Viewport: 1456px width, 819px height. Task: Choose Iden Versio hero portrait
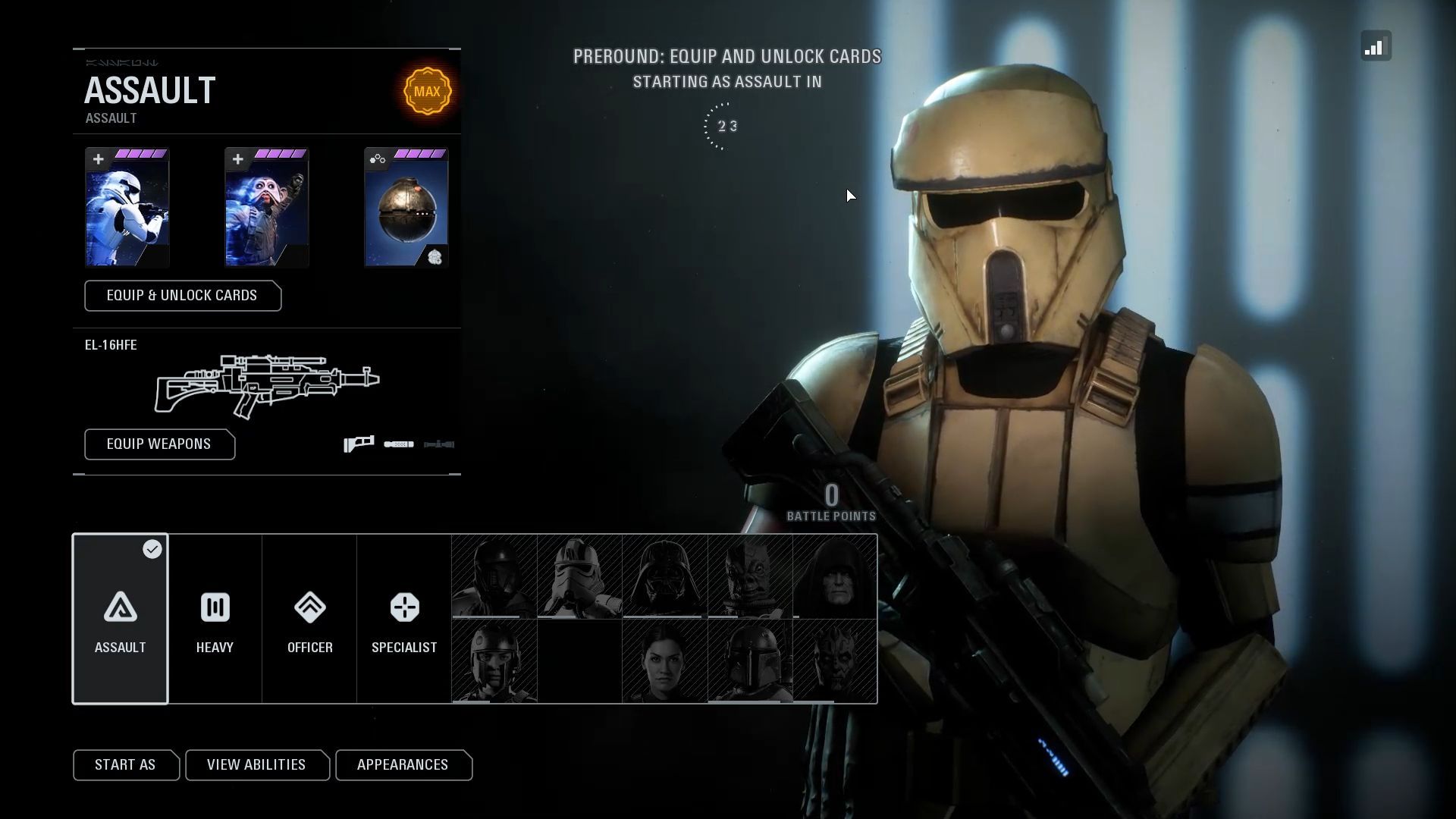click(x=665, y=661)
